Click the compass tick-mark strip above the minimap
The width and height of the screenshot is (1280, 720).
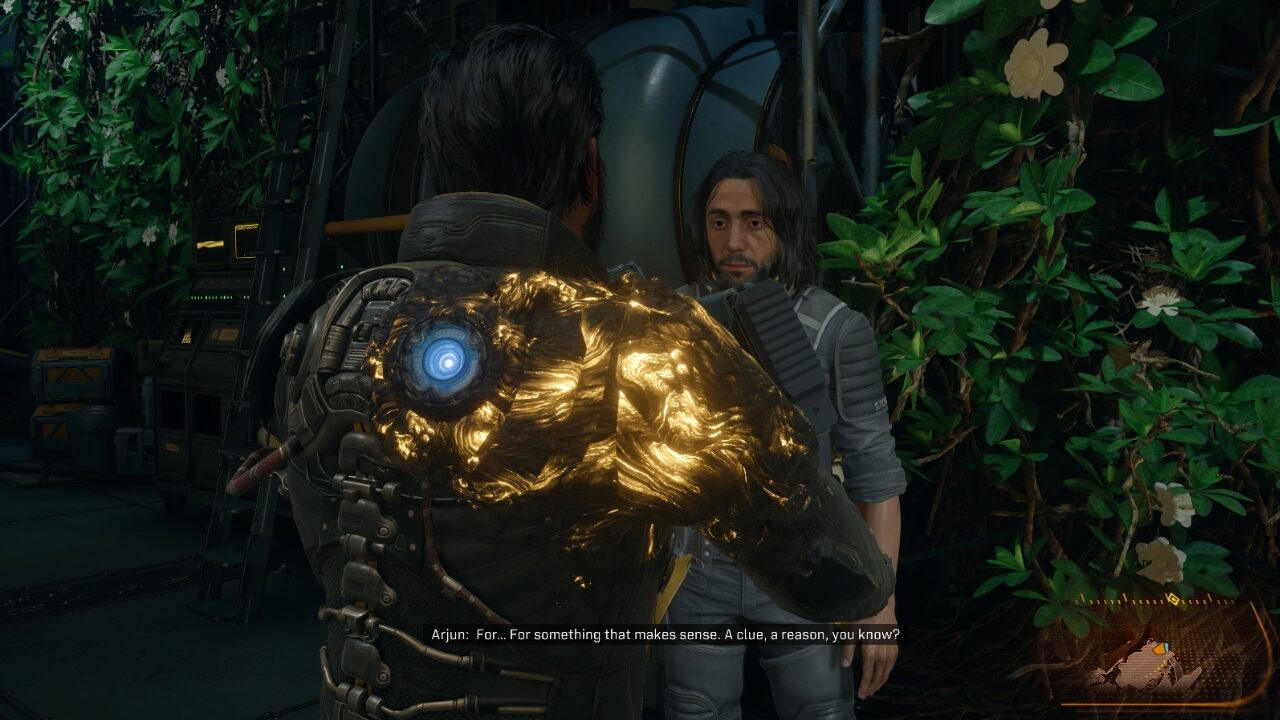pos(1120,600)
